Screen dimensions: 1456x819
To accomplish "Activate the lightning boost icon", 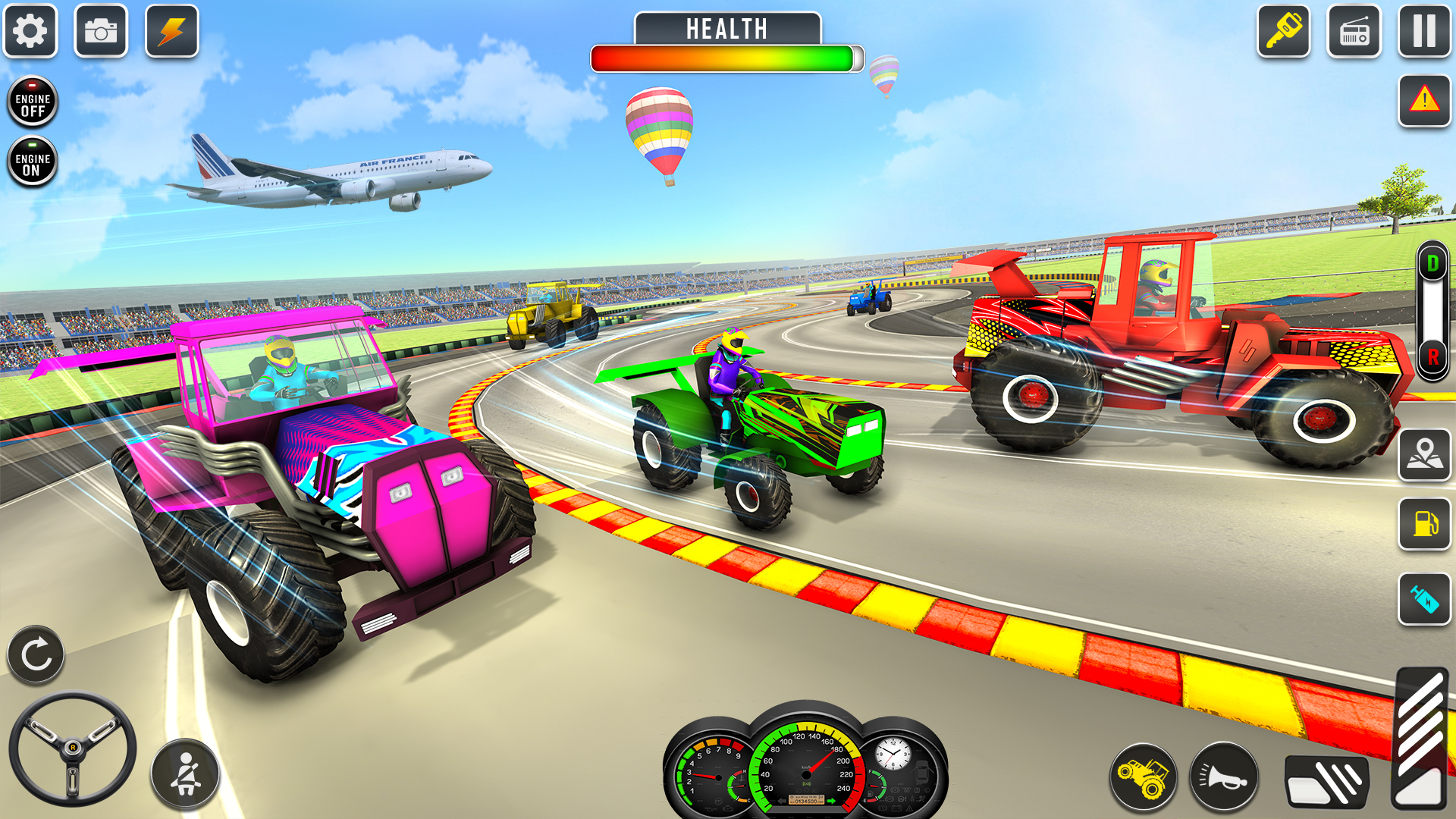I will [171, 32].
